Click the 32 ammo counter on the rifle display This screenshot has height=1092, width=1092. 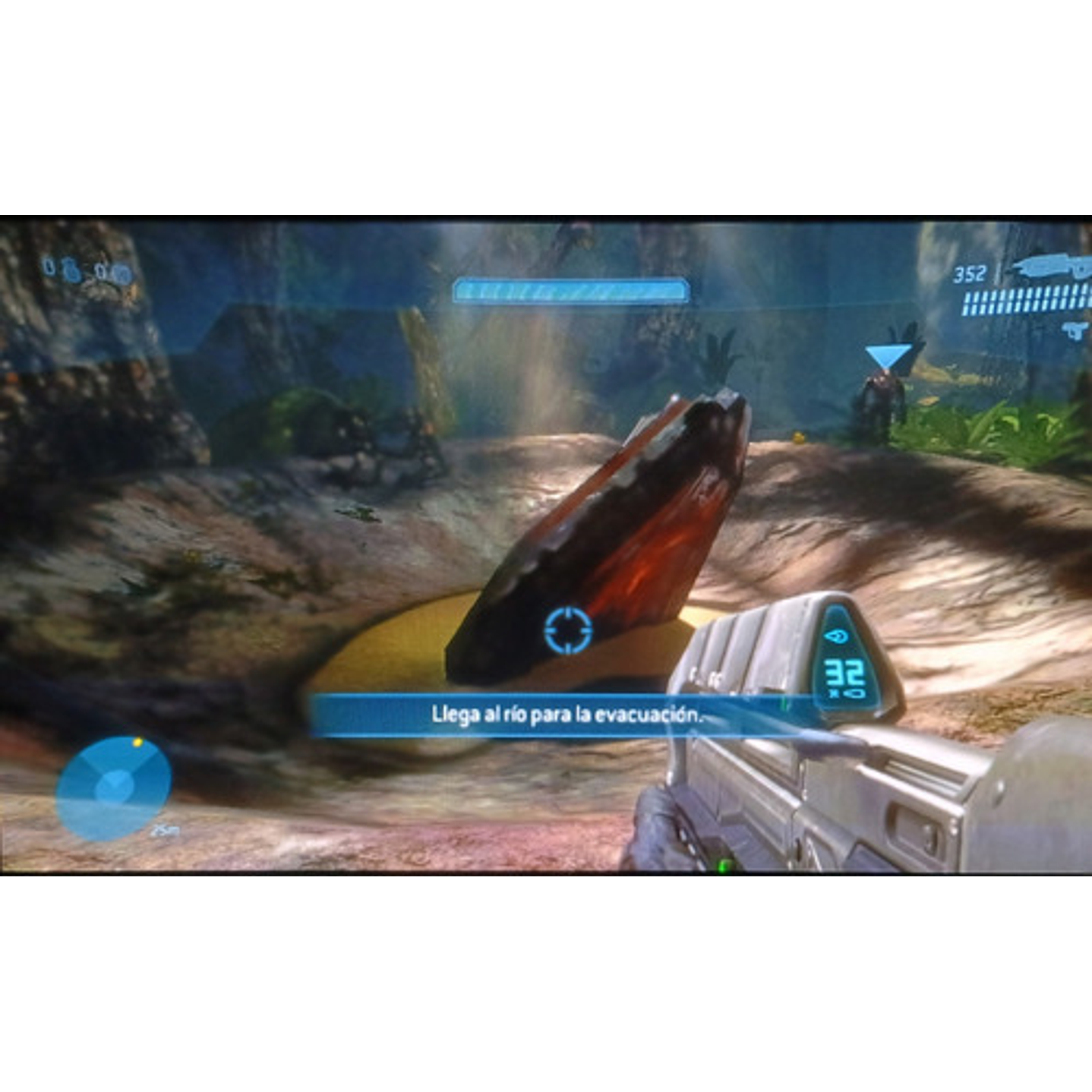click(843, 672)
